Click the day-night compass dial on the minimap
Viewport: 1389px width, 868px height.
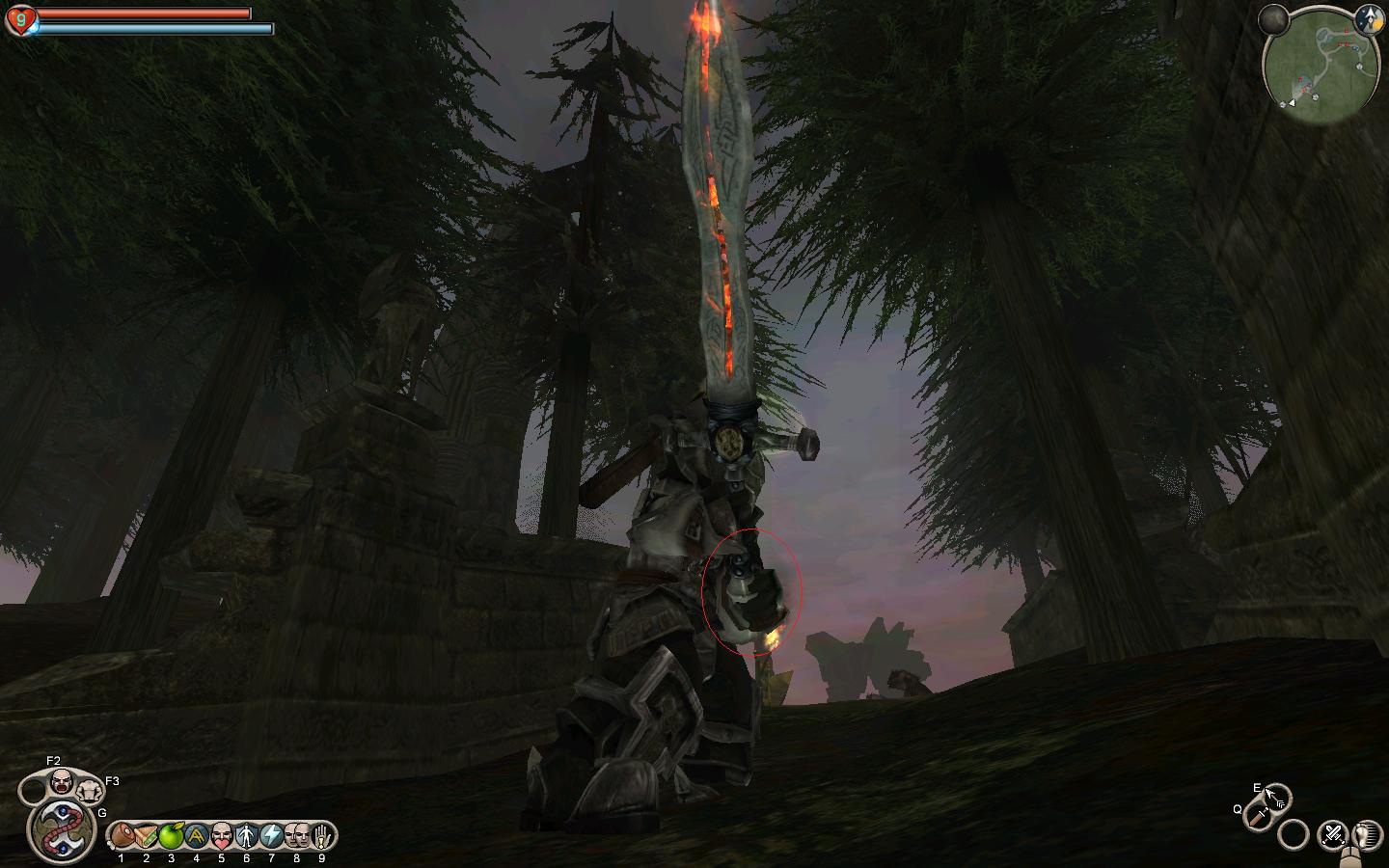pos(1366,17)
